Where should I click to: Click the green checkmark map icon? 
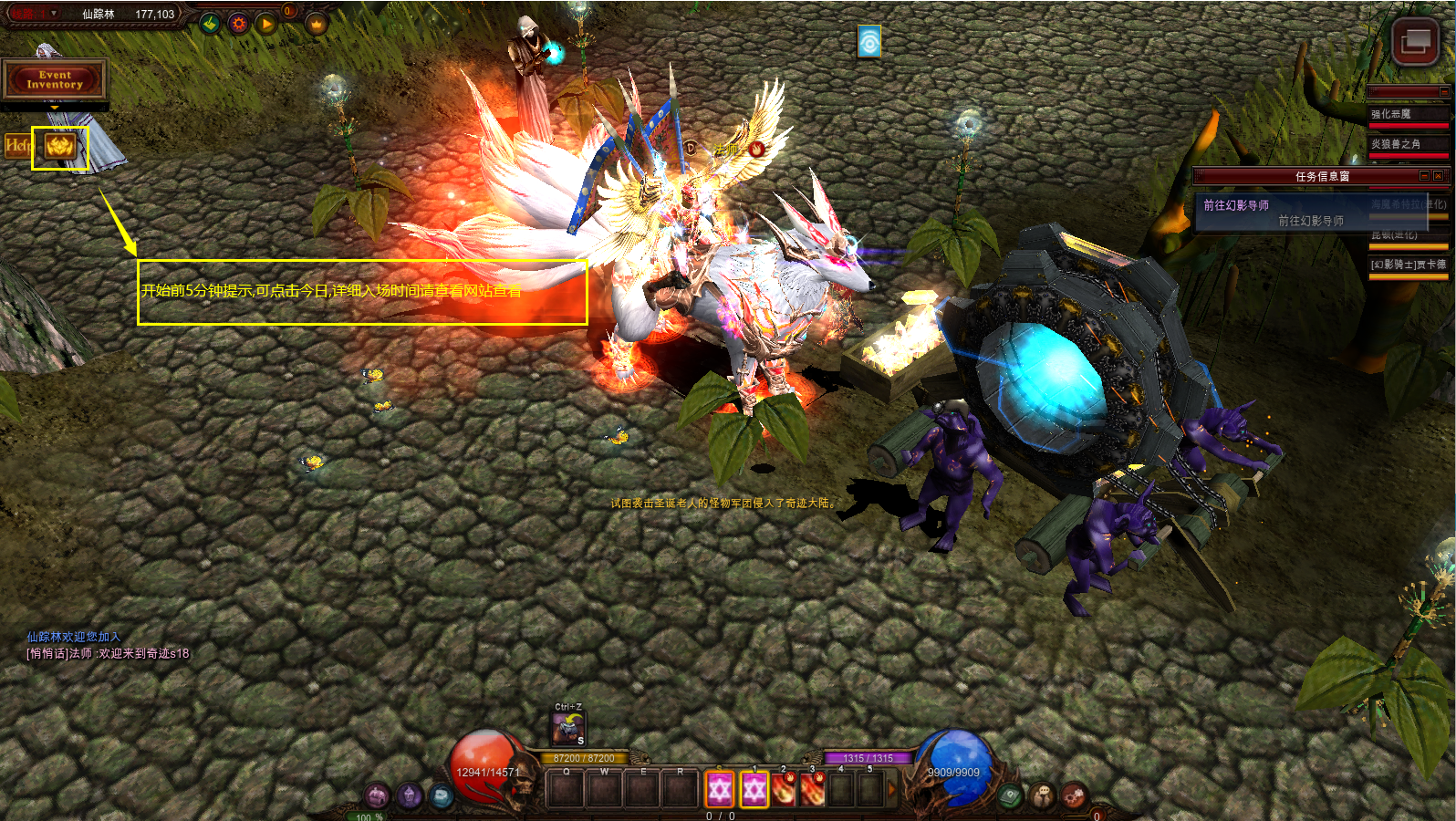(x=211, y=24)
